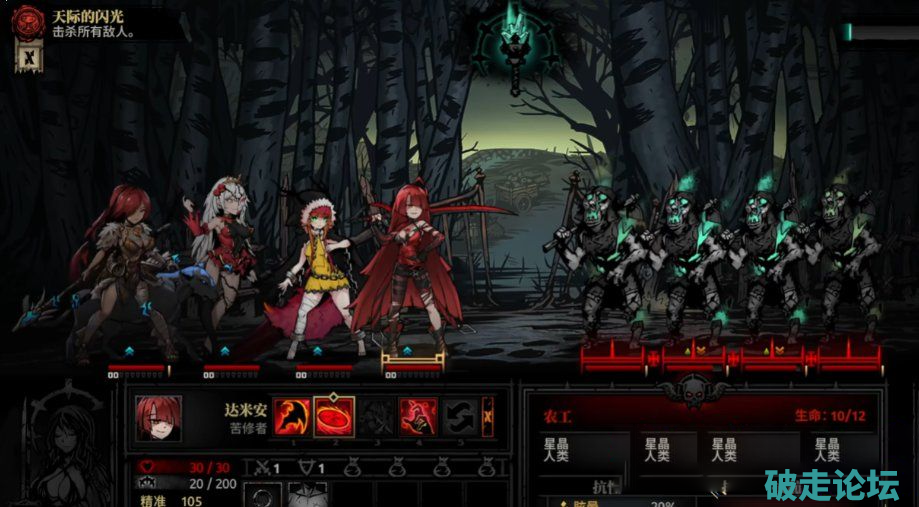Screen dimensions: 919x507
Task: Select the second trinket equipment slot
Action: pos(308,496)
